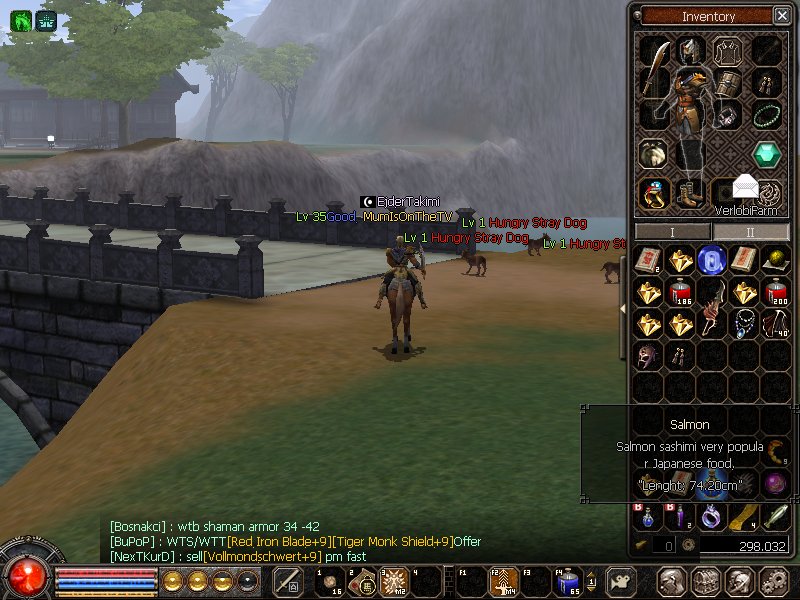
Task: Select the equipped boots slot
Action: (689, 192)
